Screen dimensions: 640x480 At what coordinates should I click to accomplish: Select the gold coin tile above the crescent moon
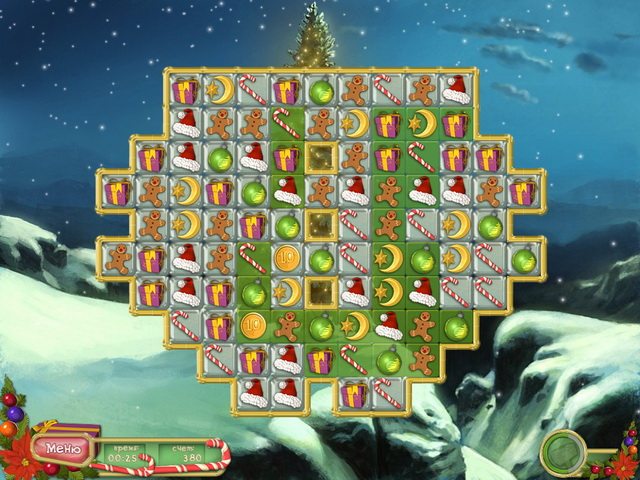point(287,258)
